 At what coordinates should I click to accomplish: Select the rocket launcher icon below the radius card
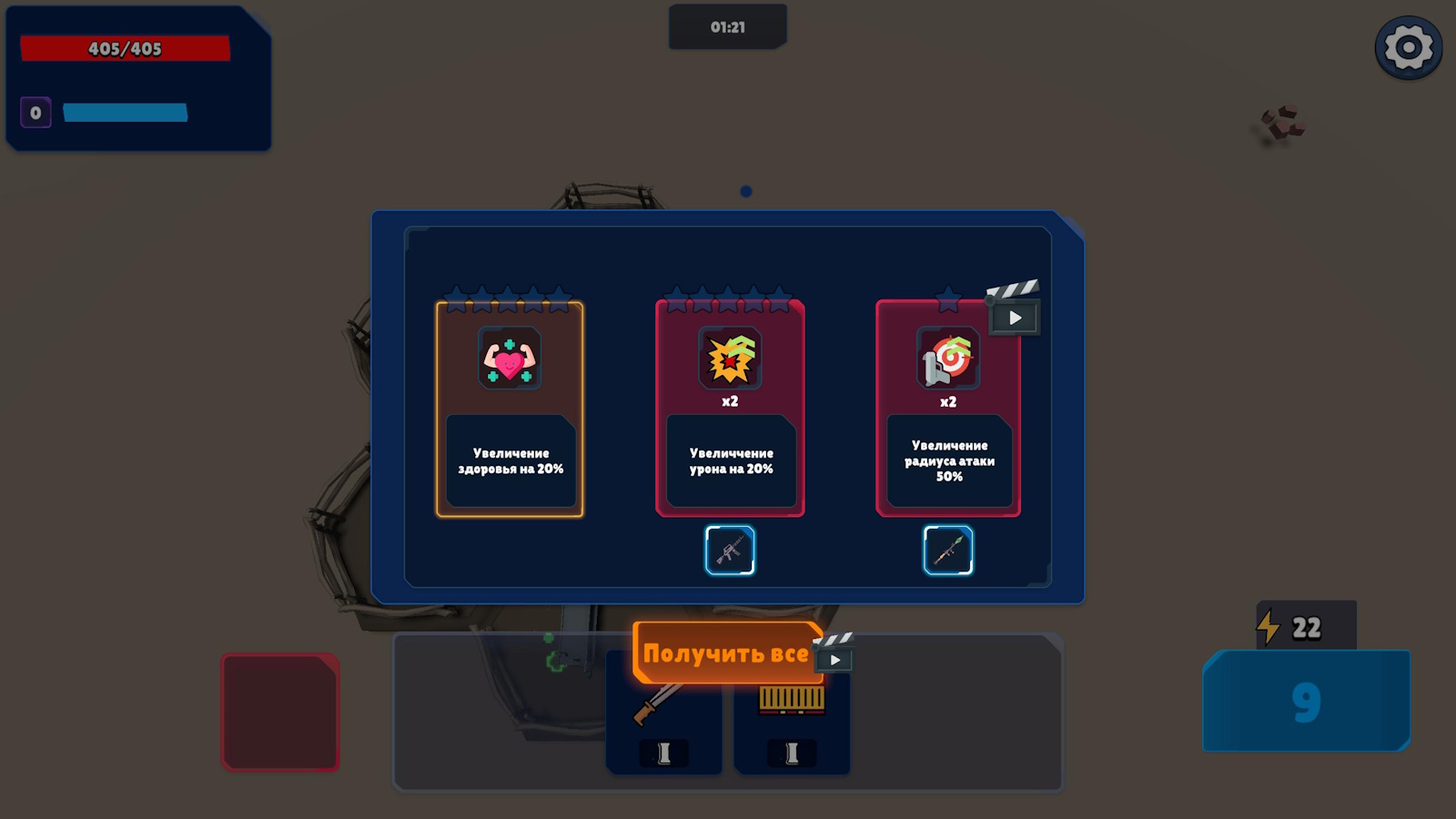tap(948, 550)
